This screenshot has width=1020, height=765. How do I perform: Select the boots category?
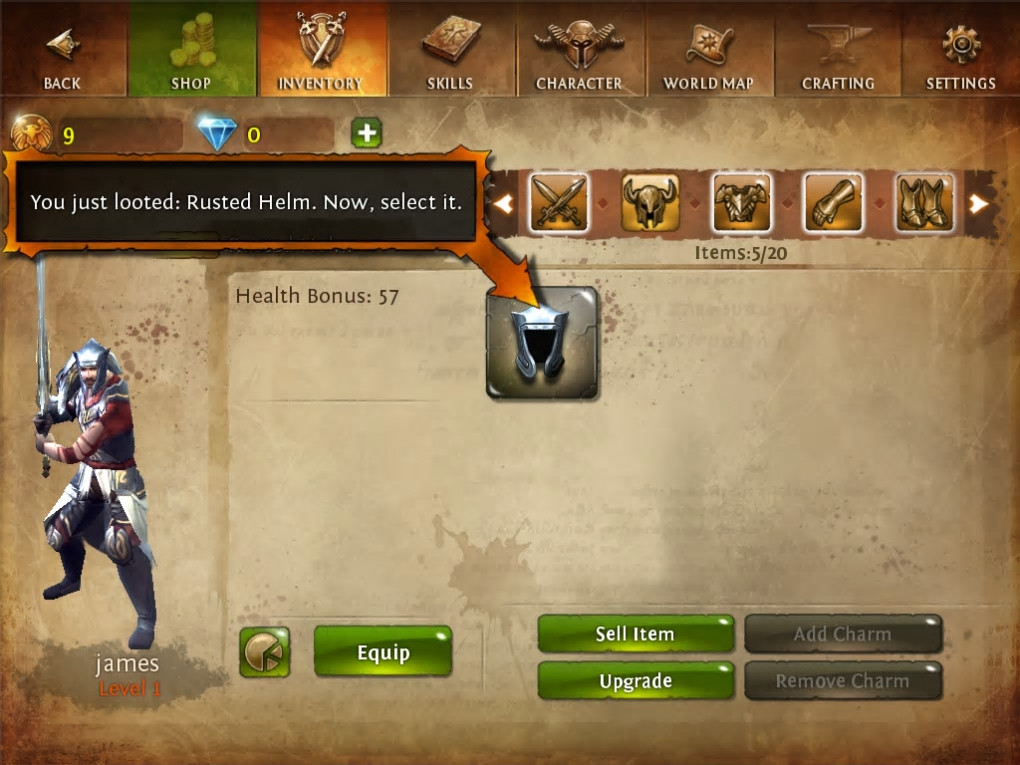[925, 203]
